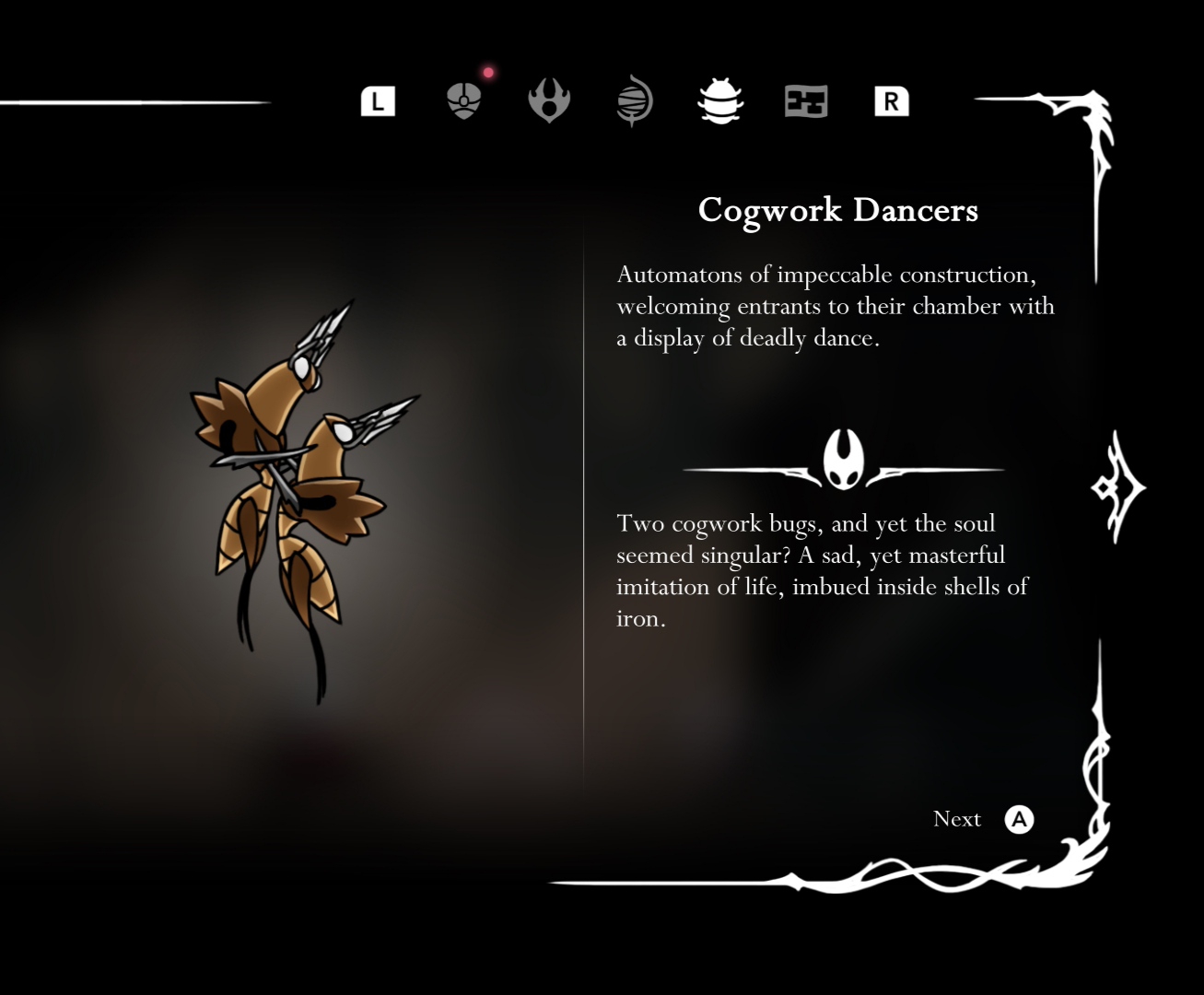Choose the Next label to continue
This screenshot has width=1204, height=995.
click(x=957, y=819)
